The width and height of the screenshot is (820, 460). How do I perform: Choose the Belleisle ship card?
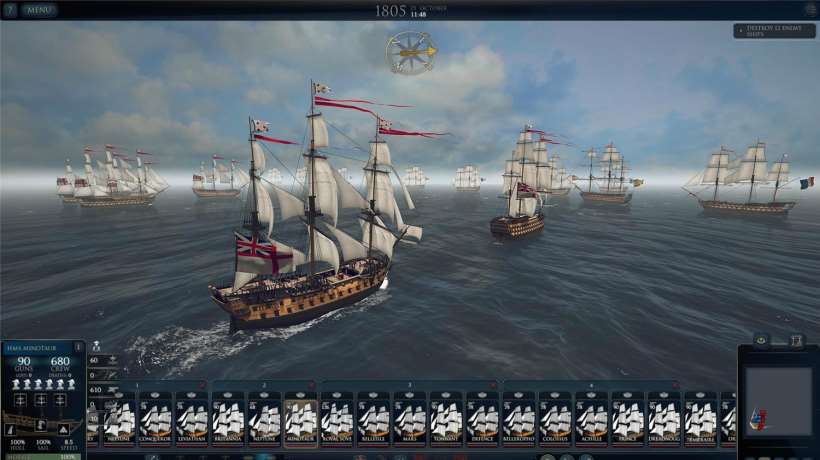(x=373, y=418)
